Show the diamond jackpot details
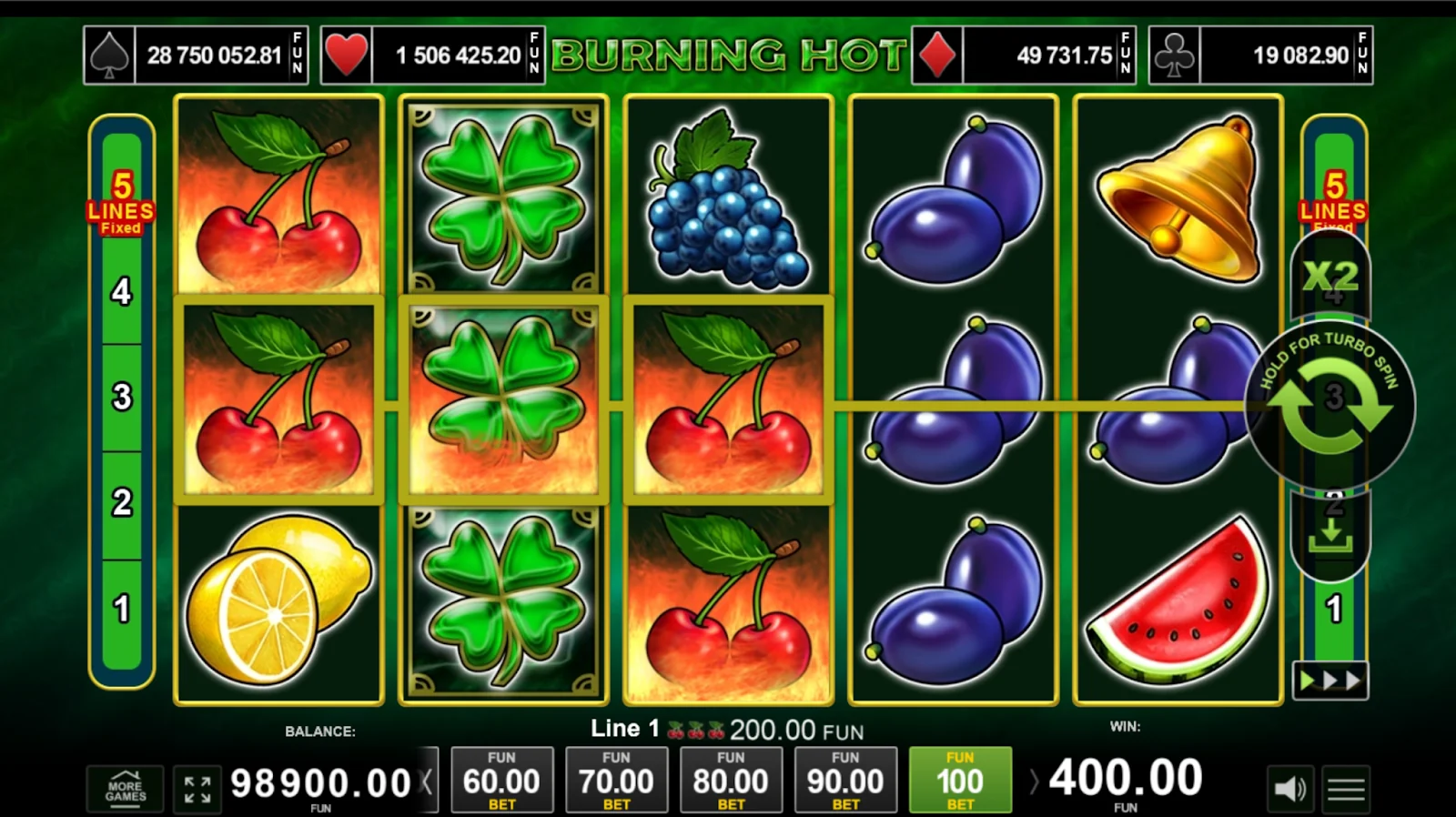The height and width of the screenshot is (817, 1456). 1024,55
